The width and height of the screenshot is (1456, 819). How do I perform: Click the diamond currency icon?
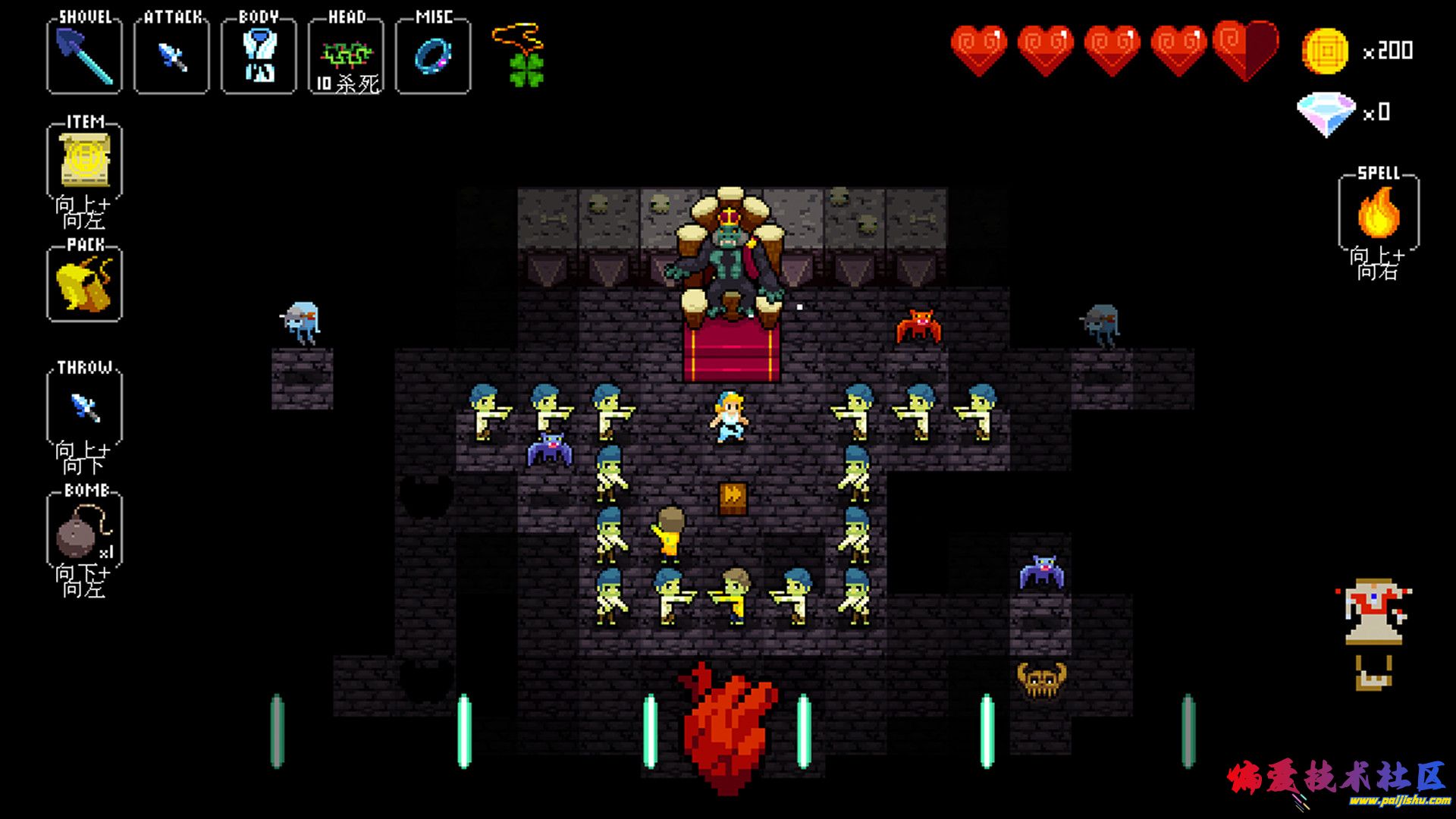(x=1326, y=113)
